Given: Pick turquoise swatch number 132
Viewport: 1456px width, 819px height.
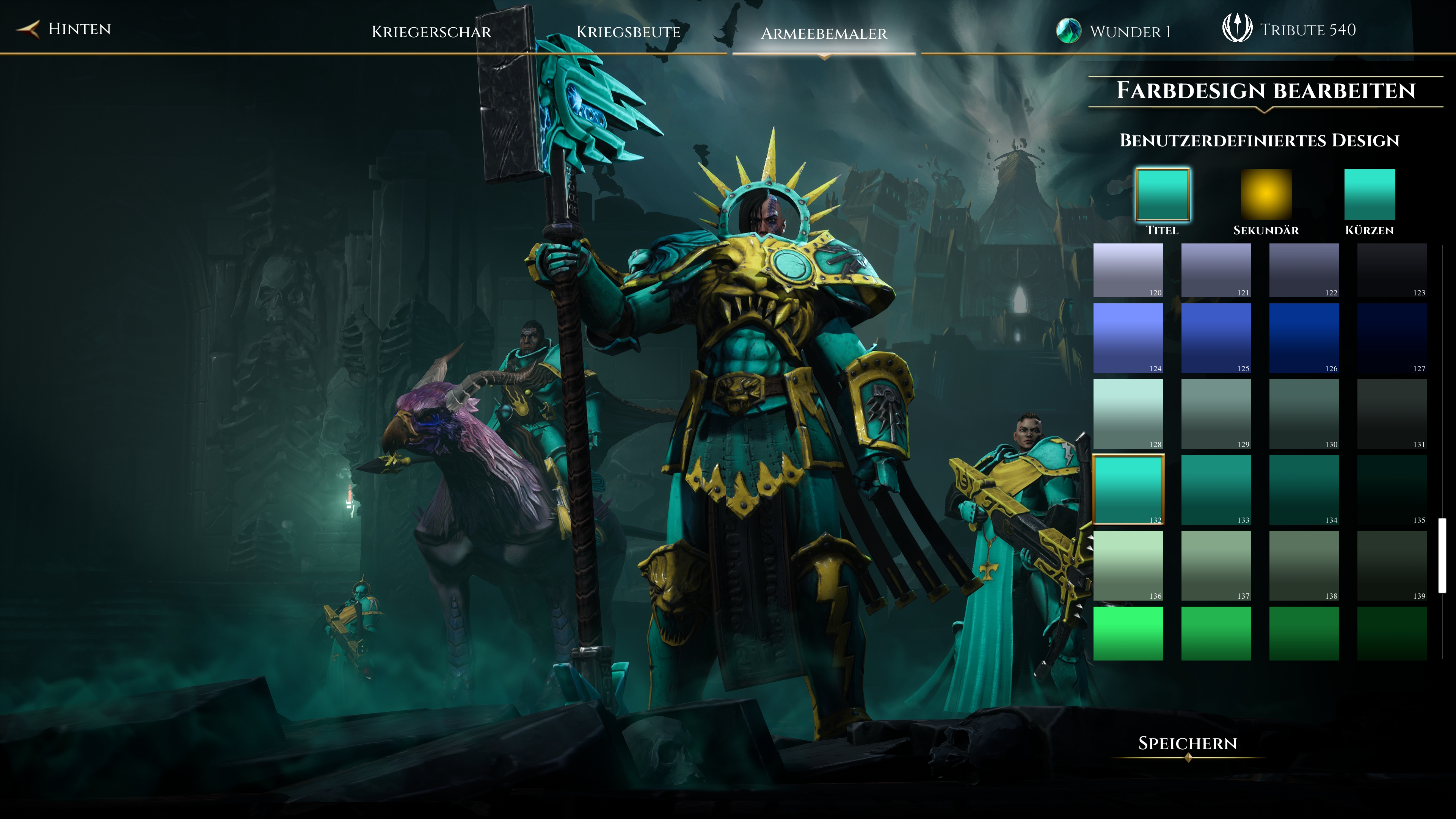Looking at the screenshot, I should coord(1128,490).
